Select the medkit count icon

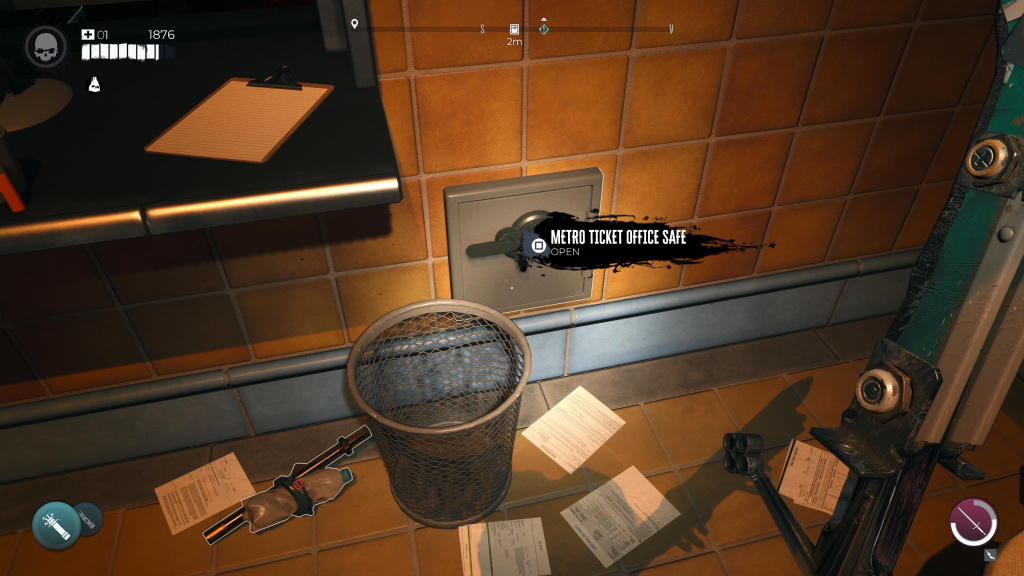pos(88,35)
